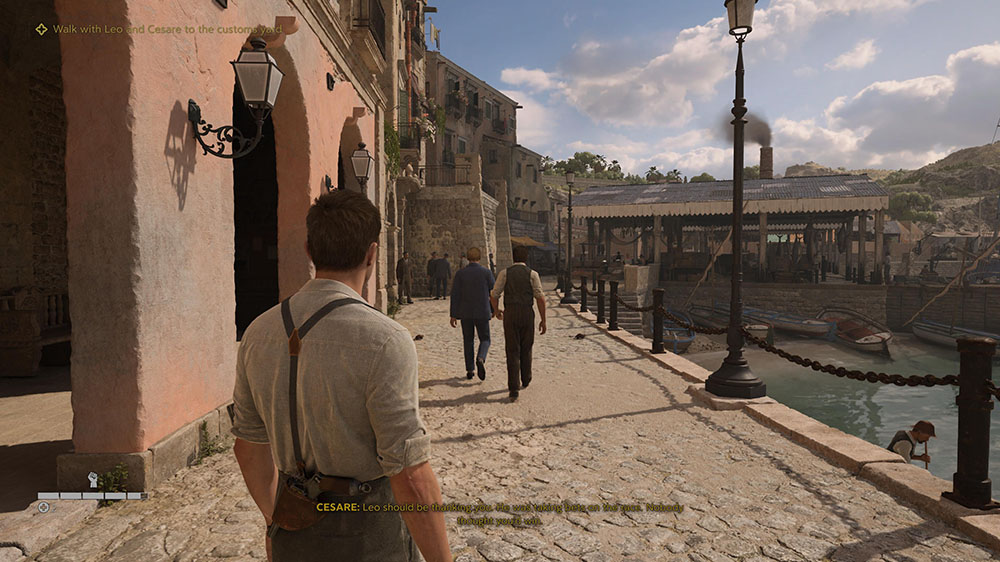Select the fist melee weapon icon
The width and height of the screenshot is (1000, 562).
(93, 480)
